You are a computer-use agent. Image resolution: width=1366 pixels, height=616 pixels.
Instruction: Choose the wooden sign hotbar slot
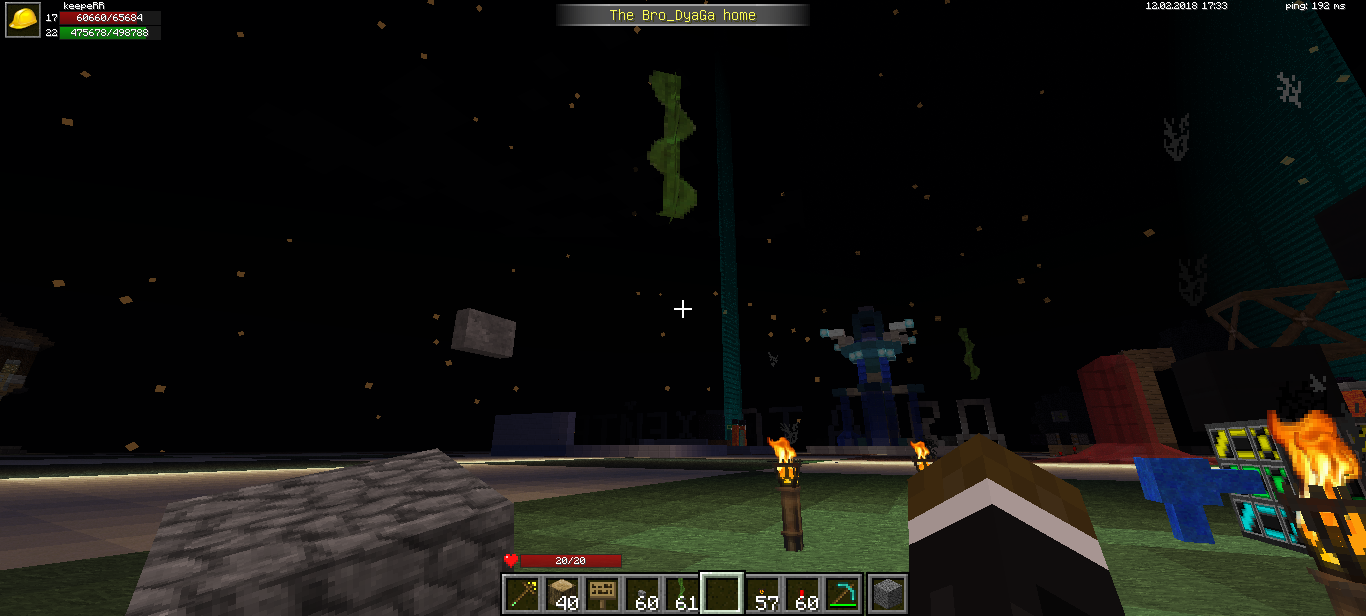click(x=602, y=594)
